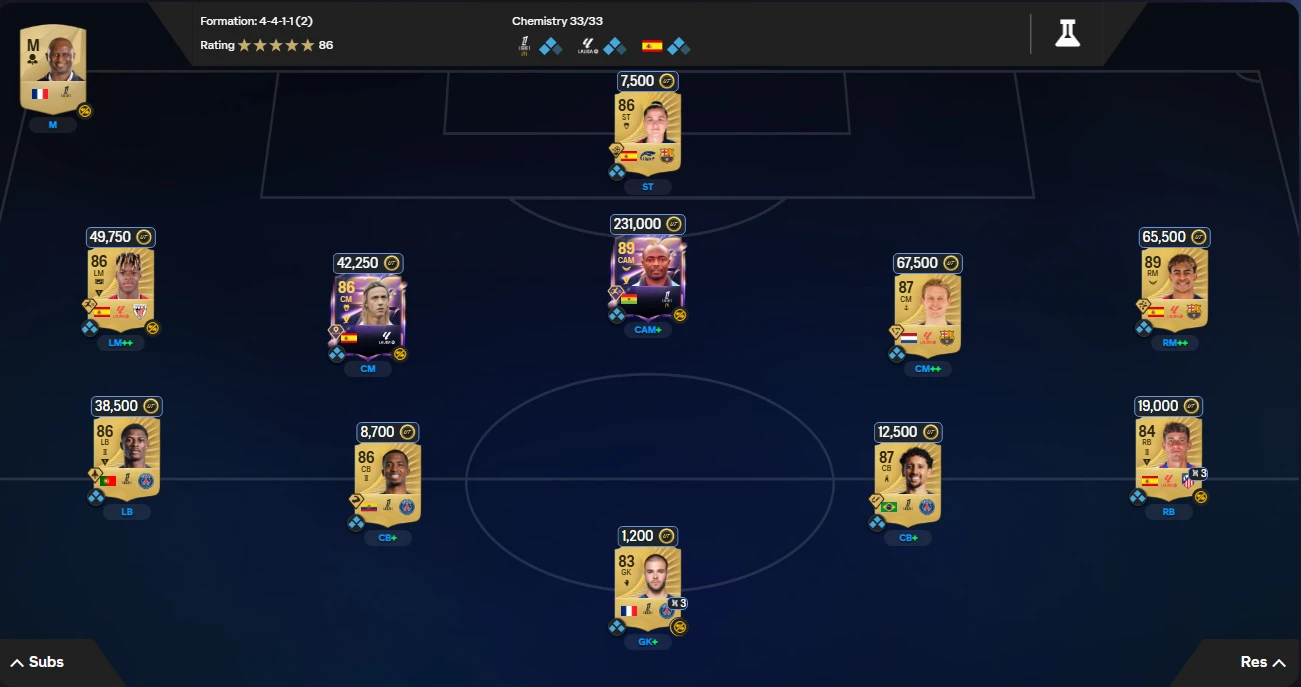This screenshot has width=1301, height=687.
Task: Open the chemistry lab flask icon
Action: [1067, 33]
